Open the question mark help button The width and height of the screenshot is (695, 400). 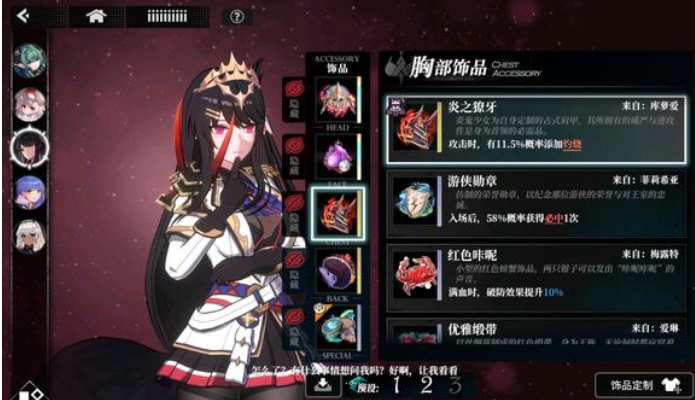click(x=236, y=16)
